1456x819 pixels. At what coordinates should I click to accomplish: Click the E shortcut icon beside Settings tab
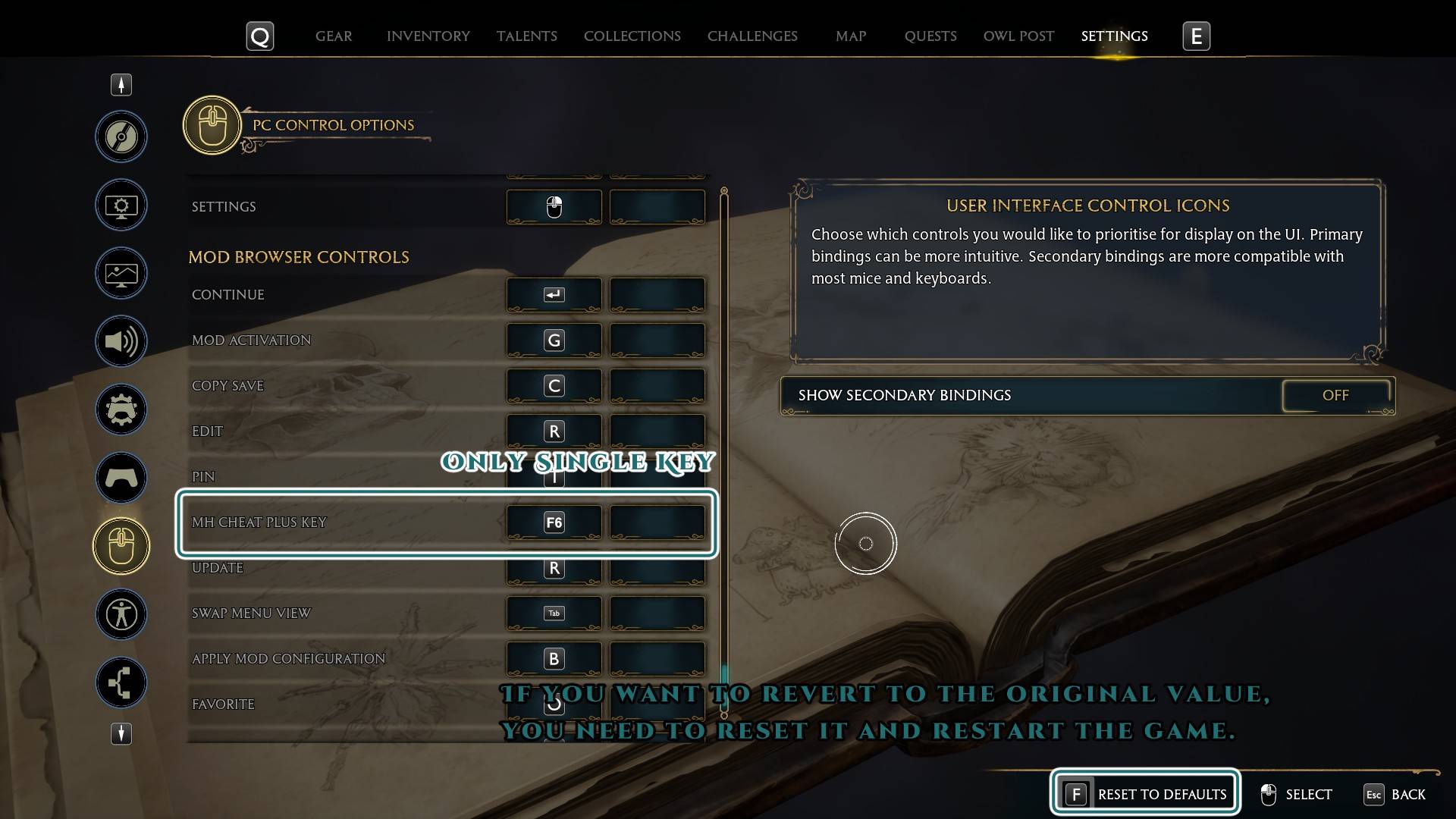(x=1196, y=36)
